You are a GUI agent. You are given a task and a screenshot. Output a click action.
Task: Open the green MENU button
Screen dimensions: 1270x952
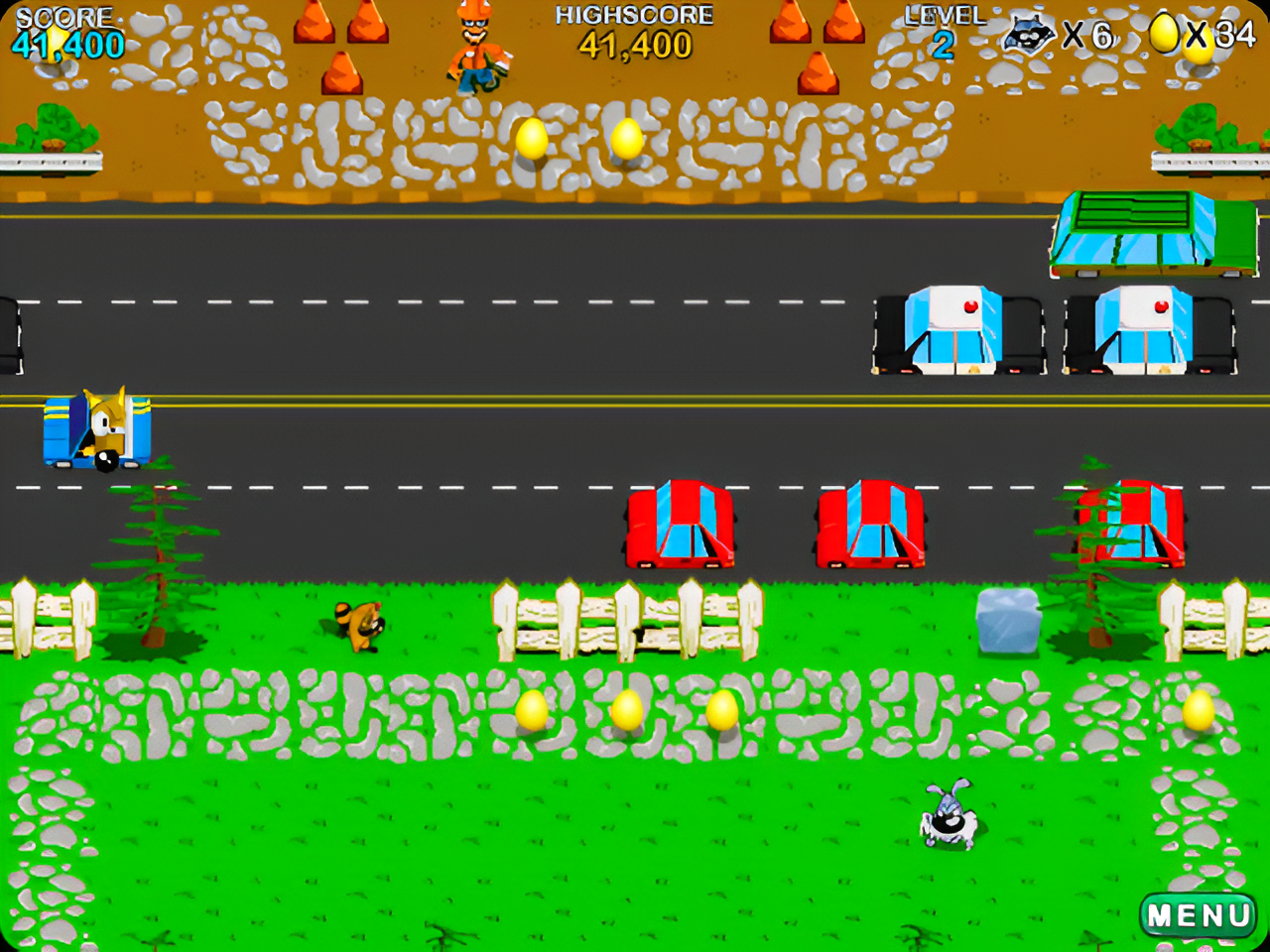pos(1199,914)
